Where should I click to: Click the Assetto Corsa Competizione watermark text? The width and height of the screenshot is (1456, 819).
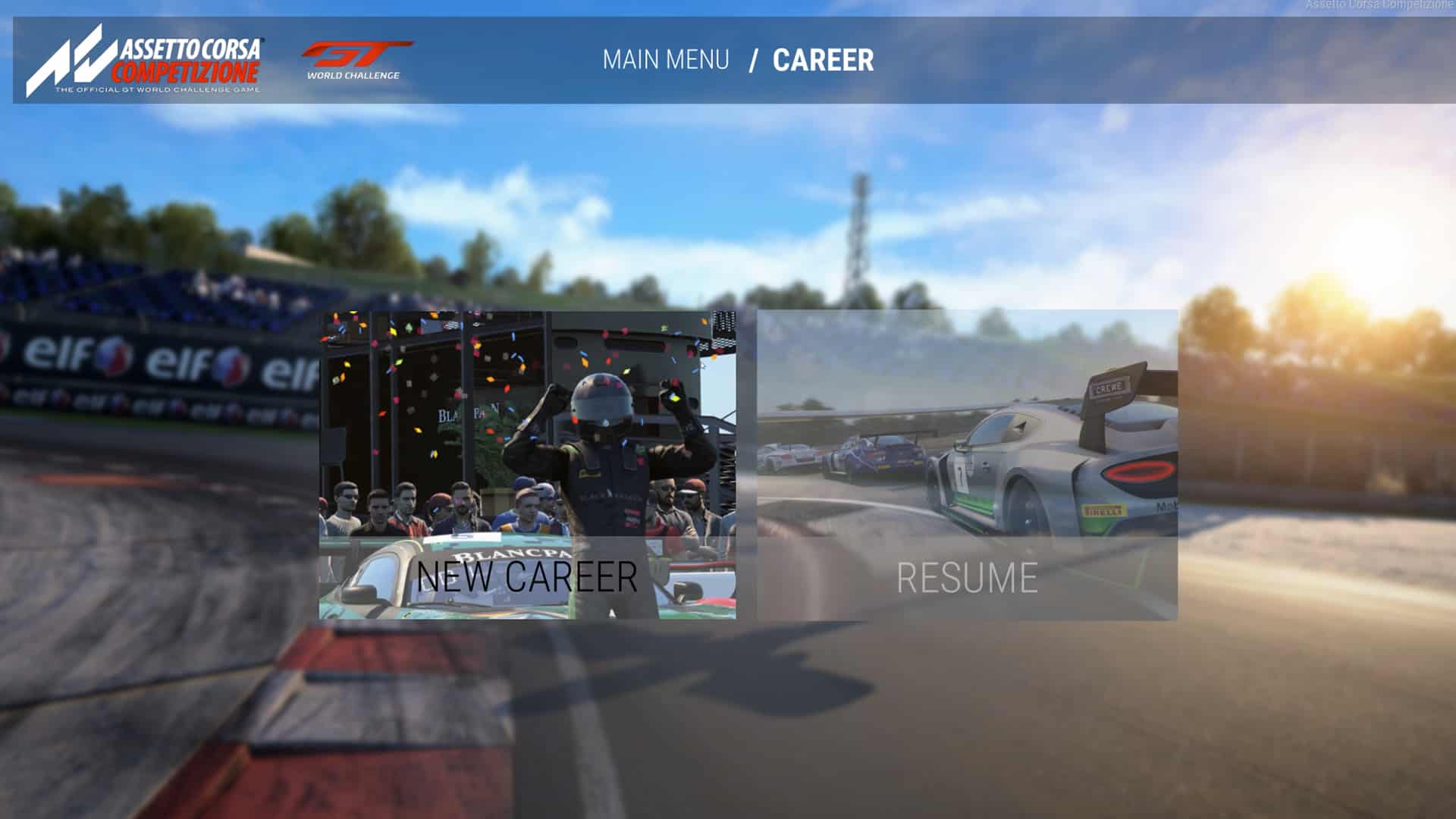(x=1380, y=5)
